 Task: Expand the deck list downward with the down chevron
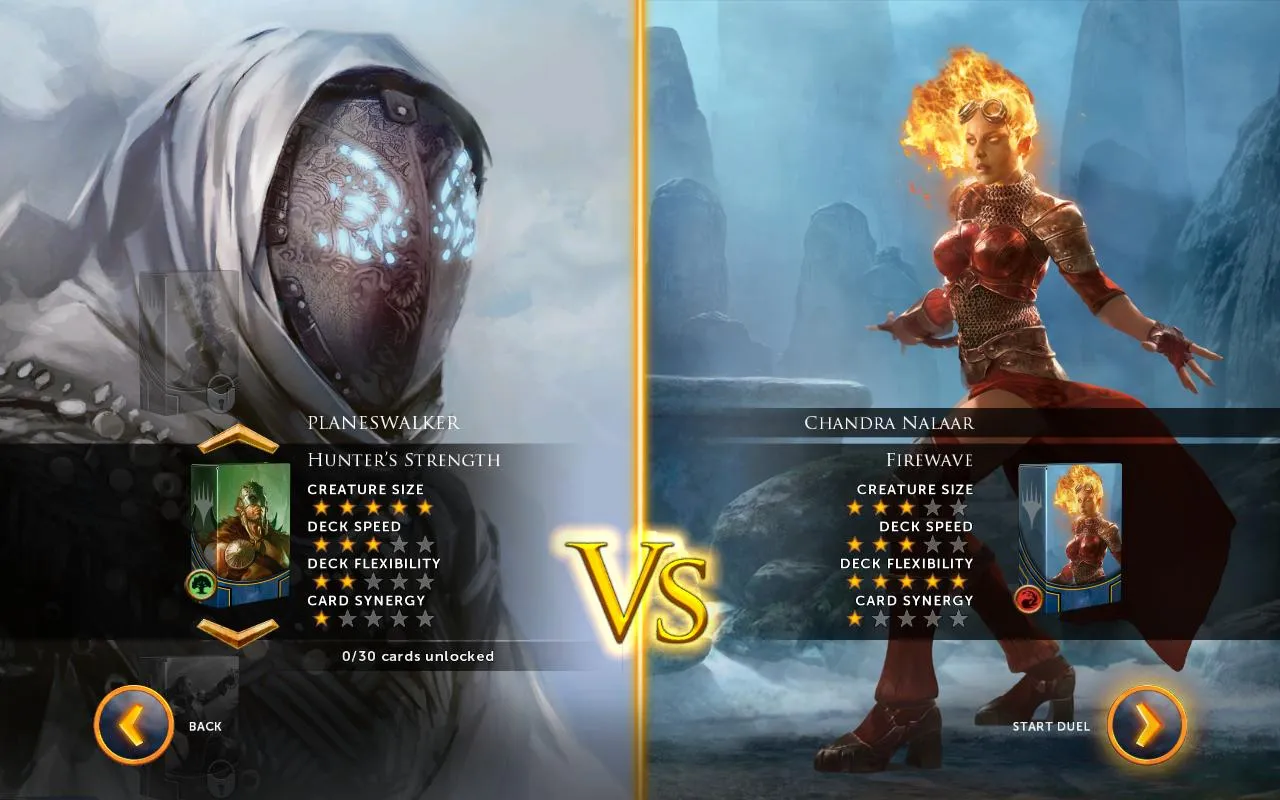238,630
